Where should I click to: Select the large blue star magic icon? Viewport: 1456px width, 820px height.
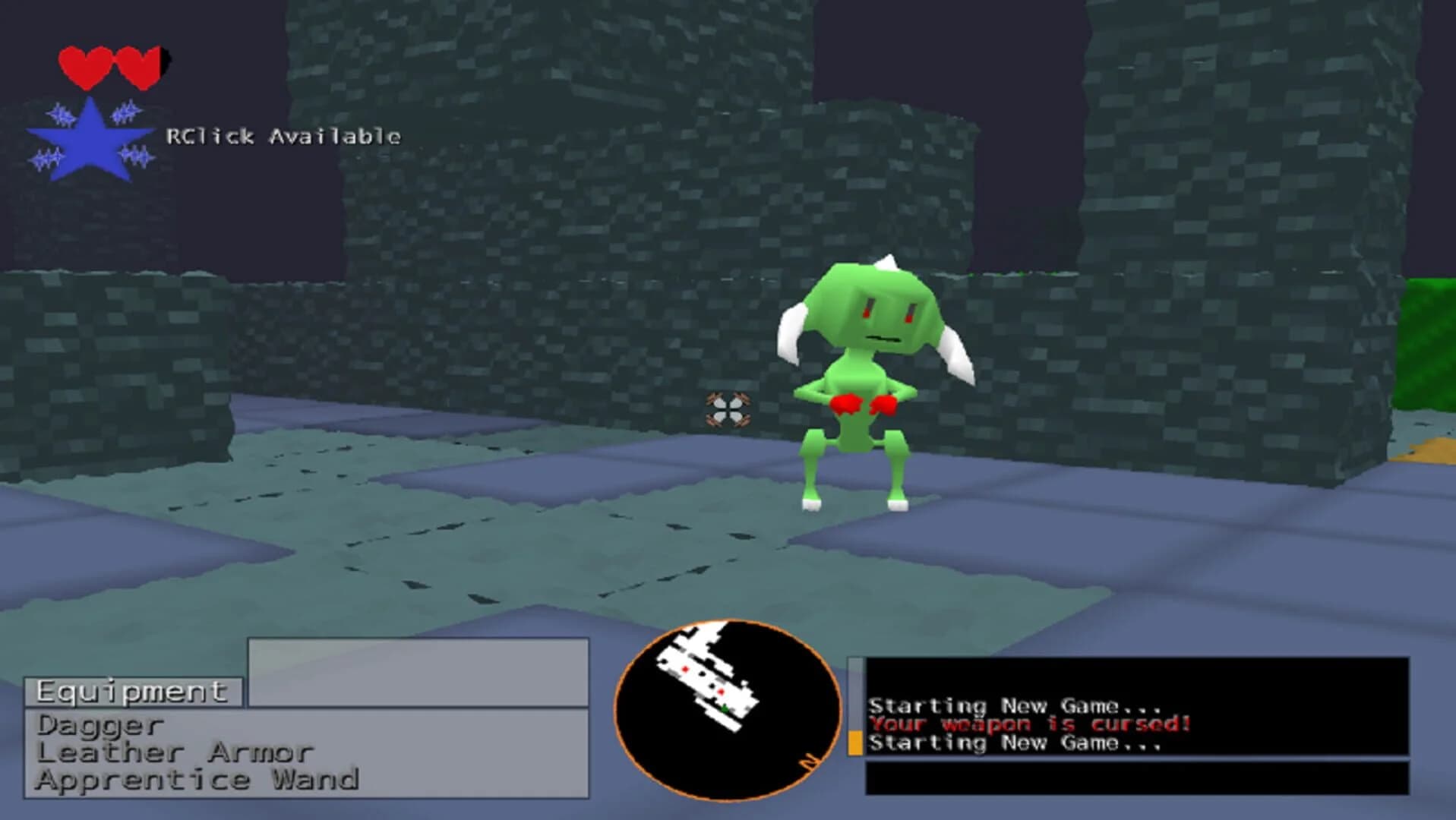pyautogui.click(x=90, y=137)
